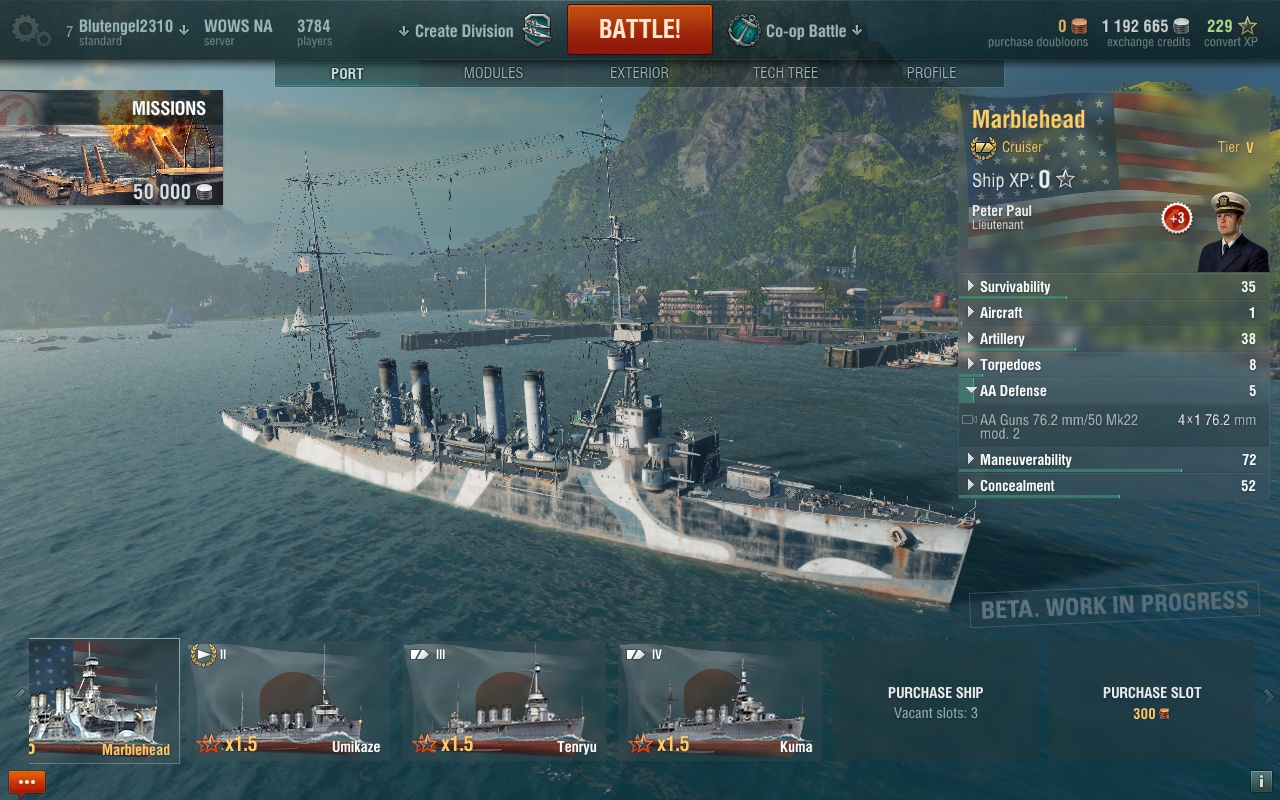Open the Missions panel
The image size is (1280, 800).
coord(111,148)
